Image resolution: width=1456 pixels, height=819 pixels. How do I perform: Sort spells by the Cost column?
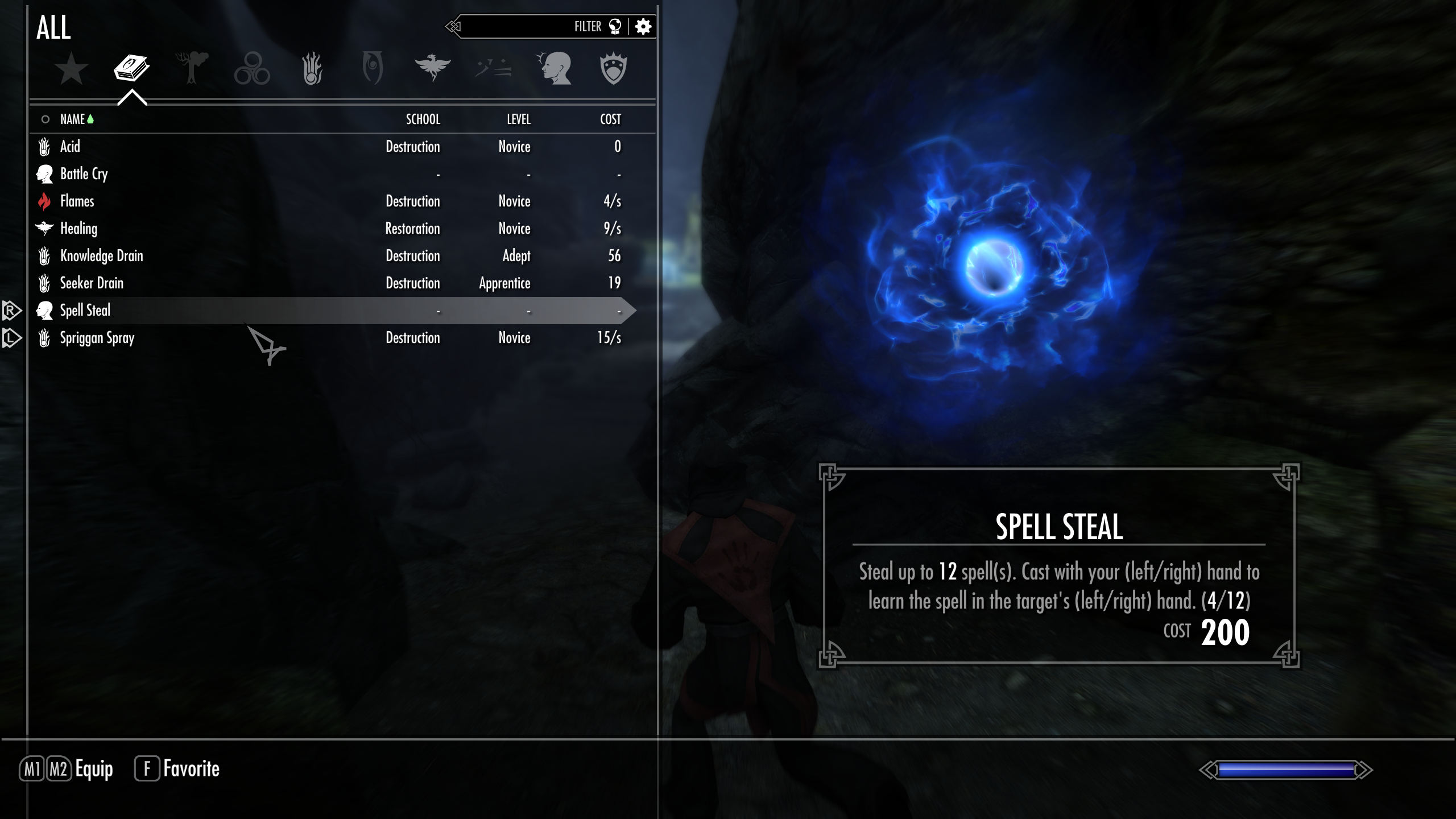point(610,119)
